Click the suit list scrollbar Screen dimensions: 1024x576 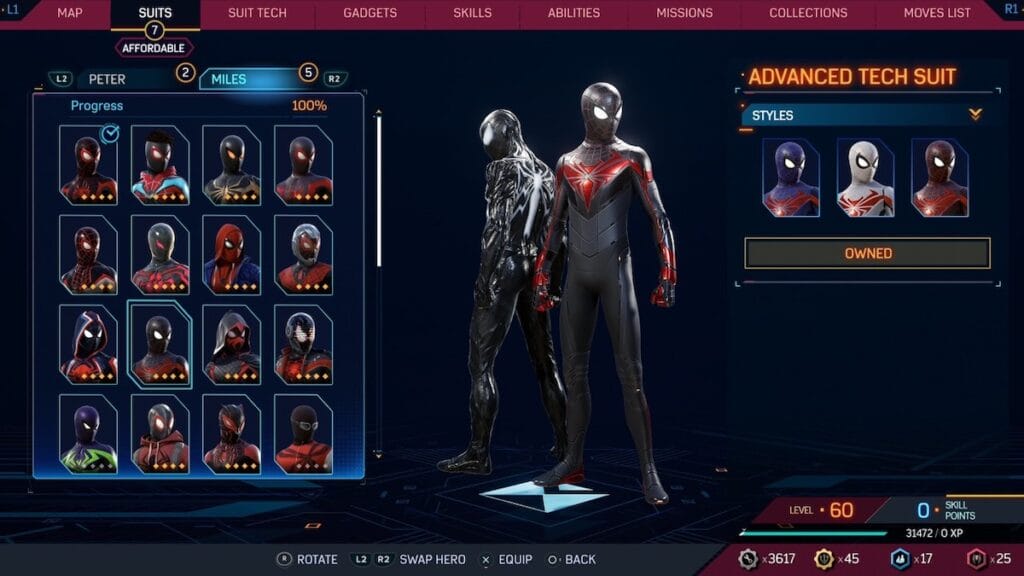click(378, 190)
